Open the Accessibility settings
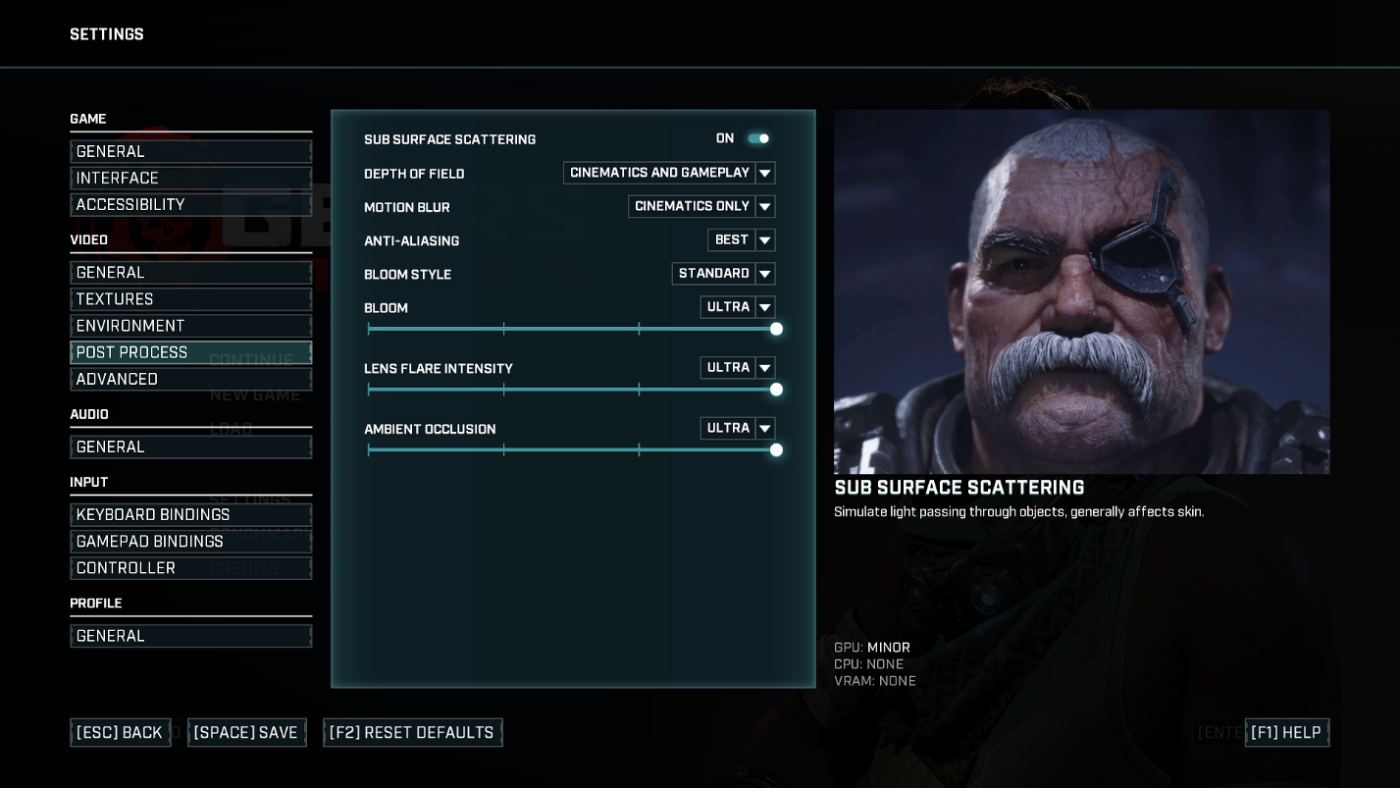The image size is (1400, 788). (x=190, y=204)
